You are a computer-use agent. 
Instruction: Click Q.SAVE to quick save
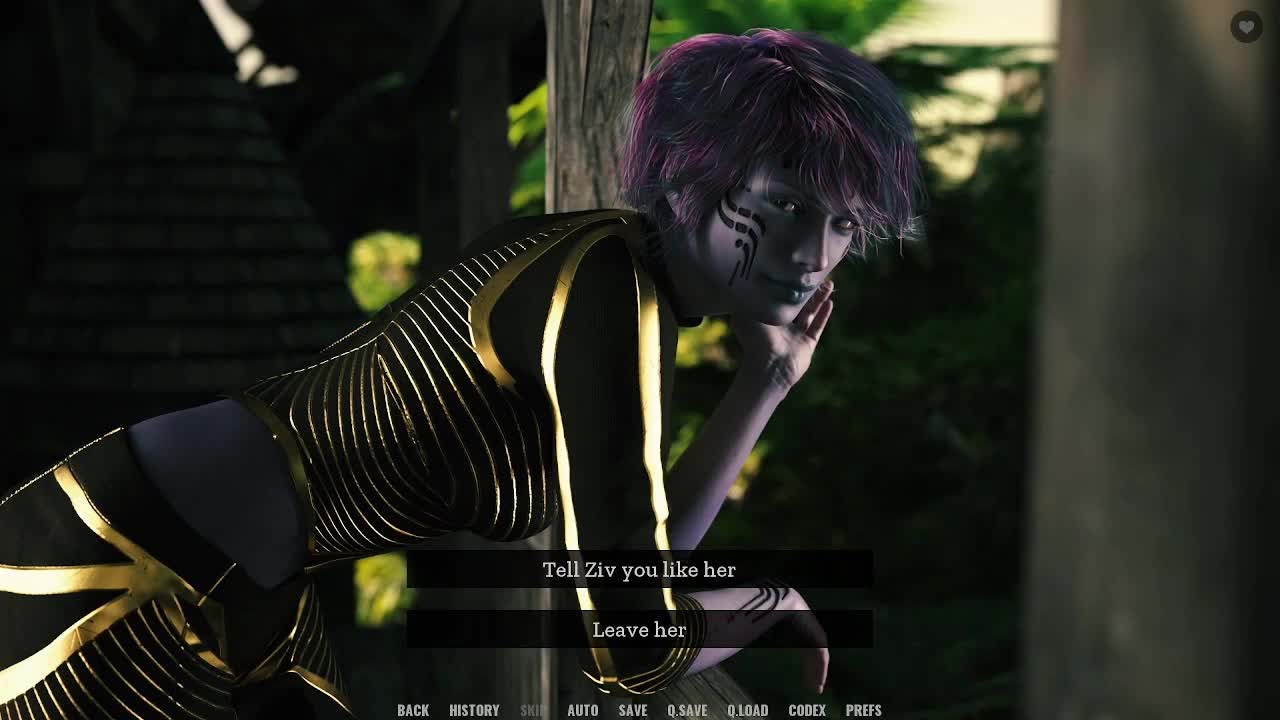click(687, 710)
